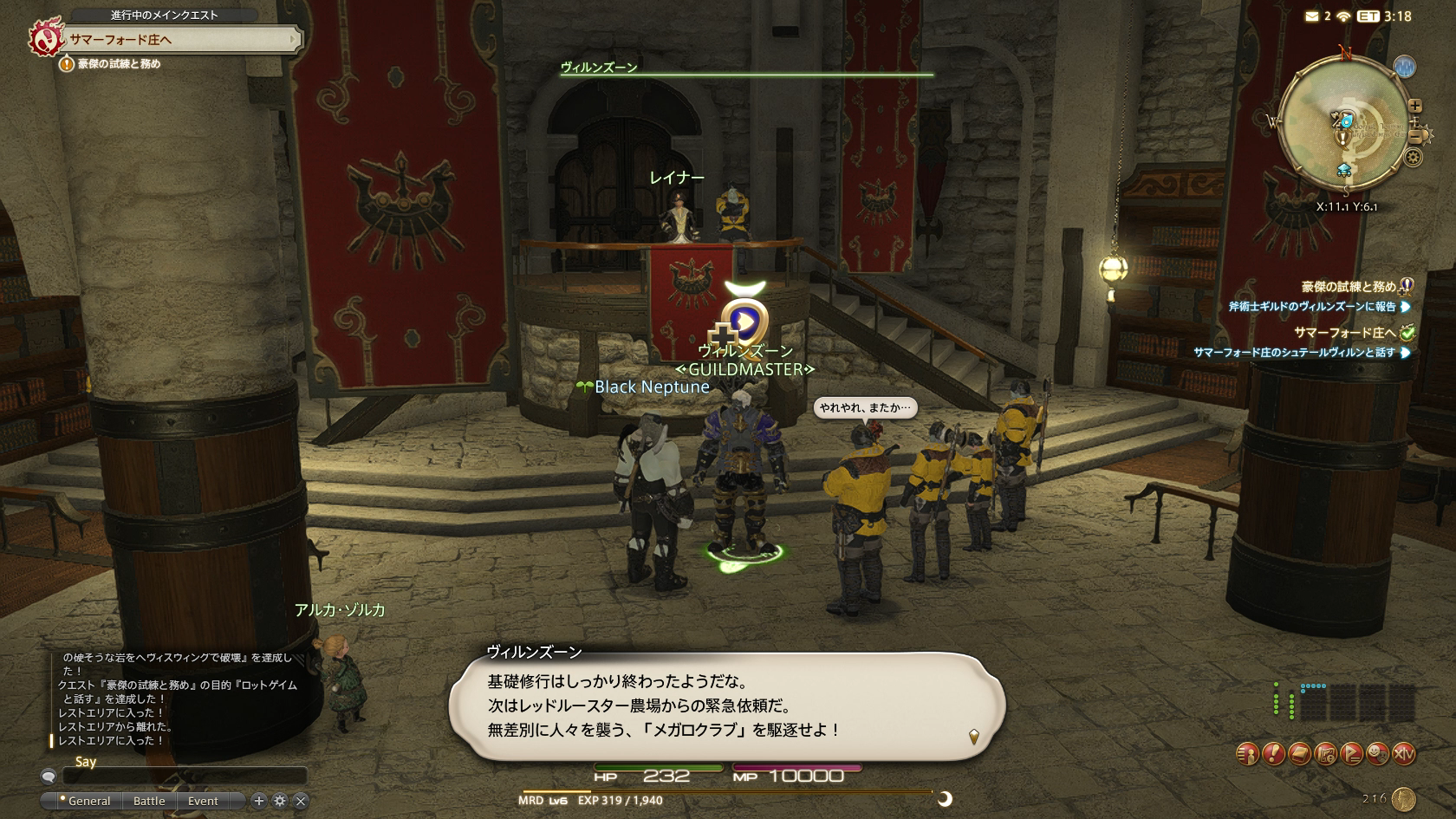Advance the ヴィルンズーン dialogue box
Image resolution: width=1456 pixels, height=819 pixels.
(726, 705)
